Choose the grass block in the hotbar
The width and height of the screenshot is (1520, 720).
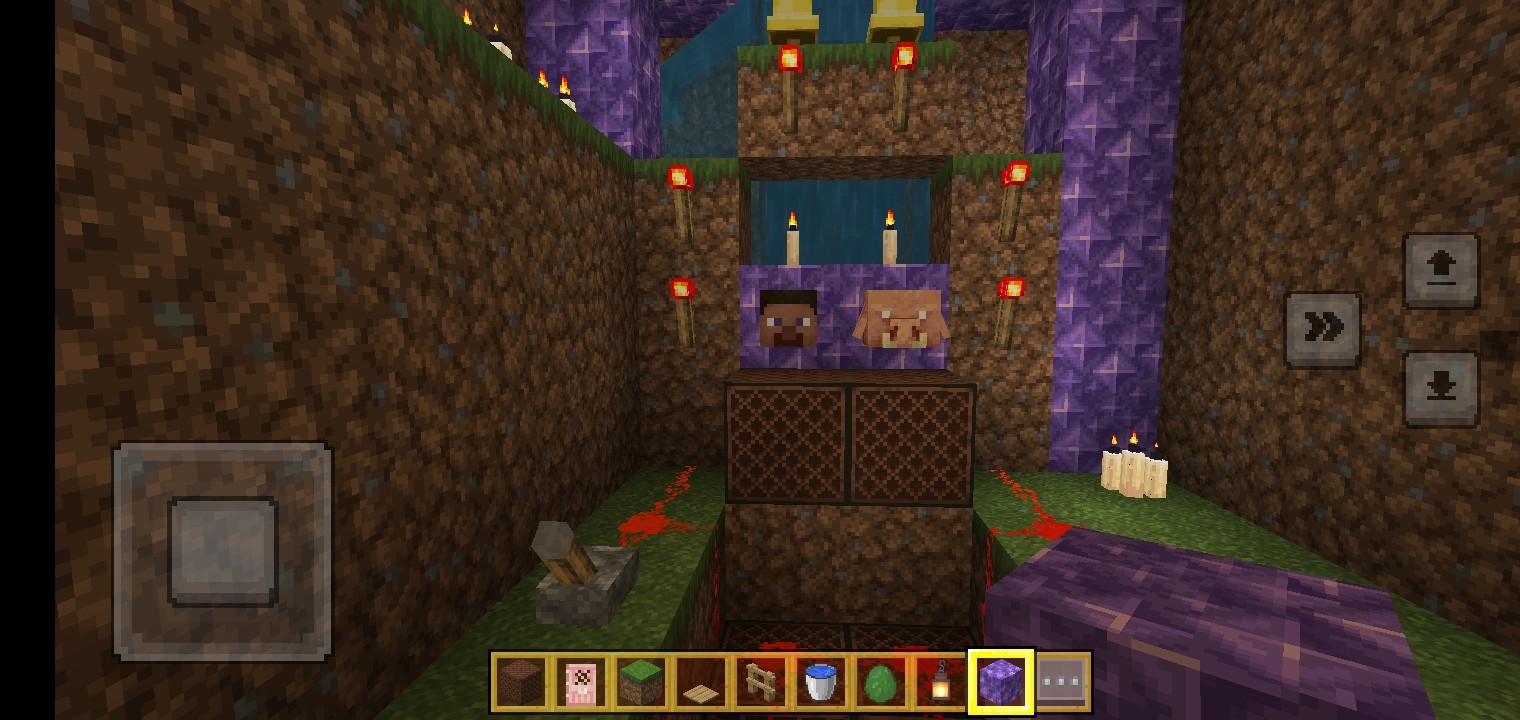tap(641, 683)
